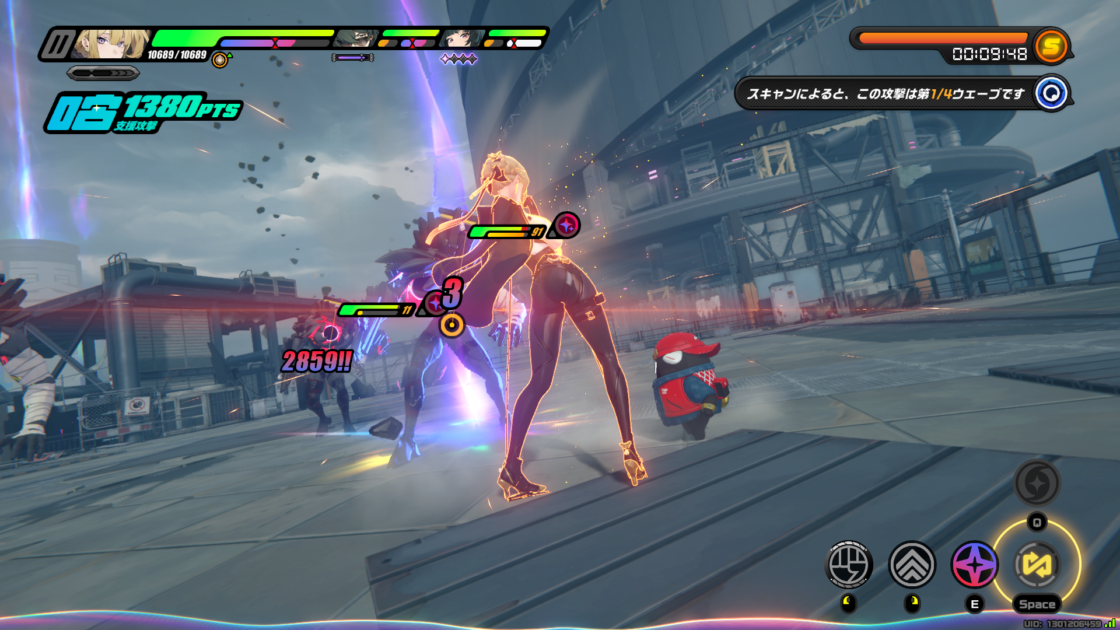1120x630 pixels.
Task: Activate the fist basic attack button
Action: pyautogui.click(x=848, y=564)
